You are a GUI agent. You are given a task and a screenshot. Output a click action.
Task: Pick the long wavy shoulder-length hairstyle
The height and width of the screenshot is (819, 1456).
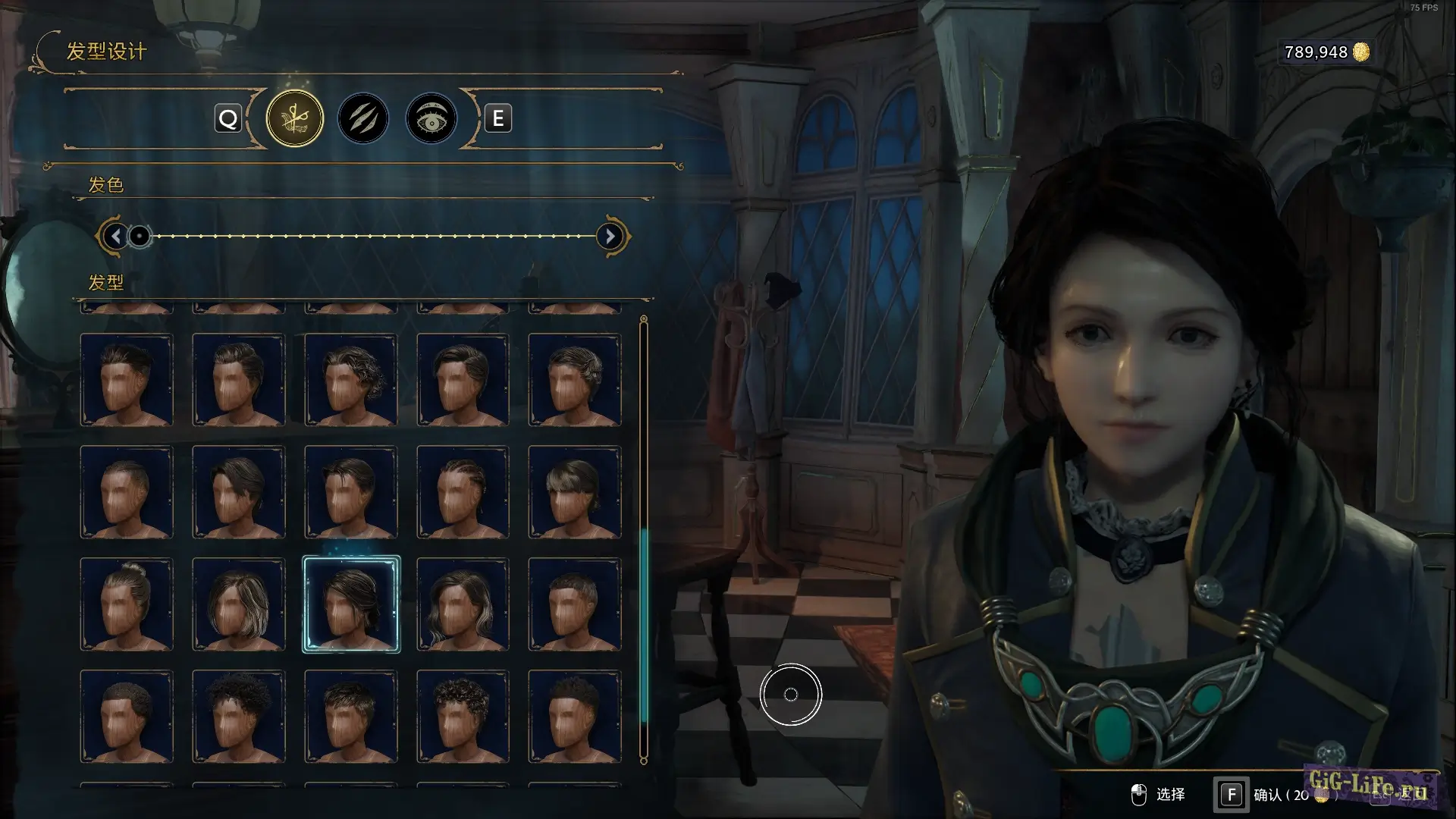[463, 604]
